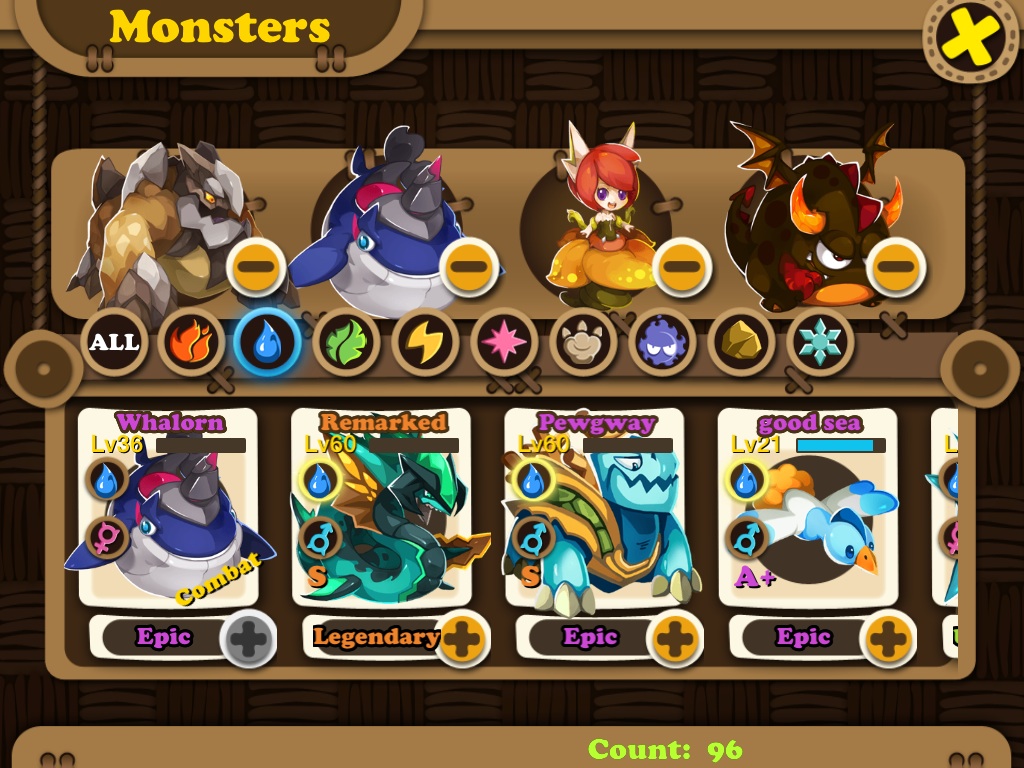This screenshot has width=1024, height=768.
Task: Choose the lightning element filter
Action: pos(425,342)
